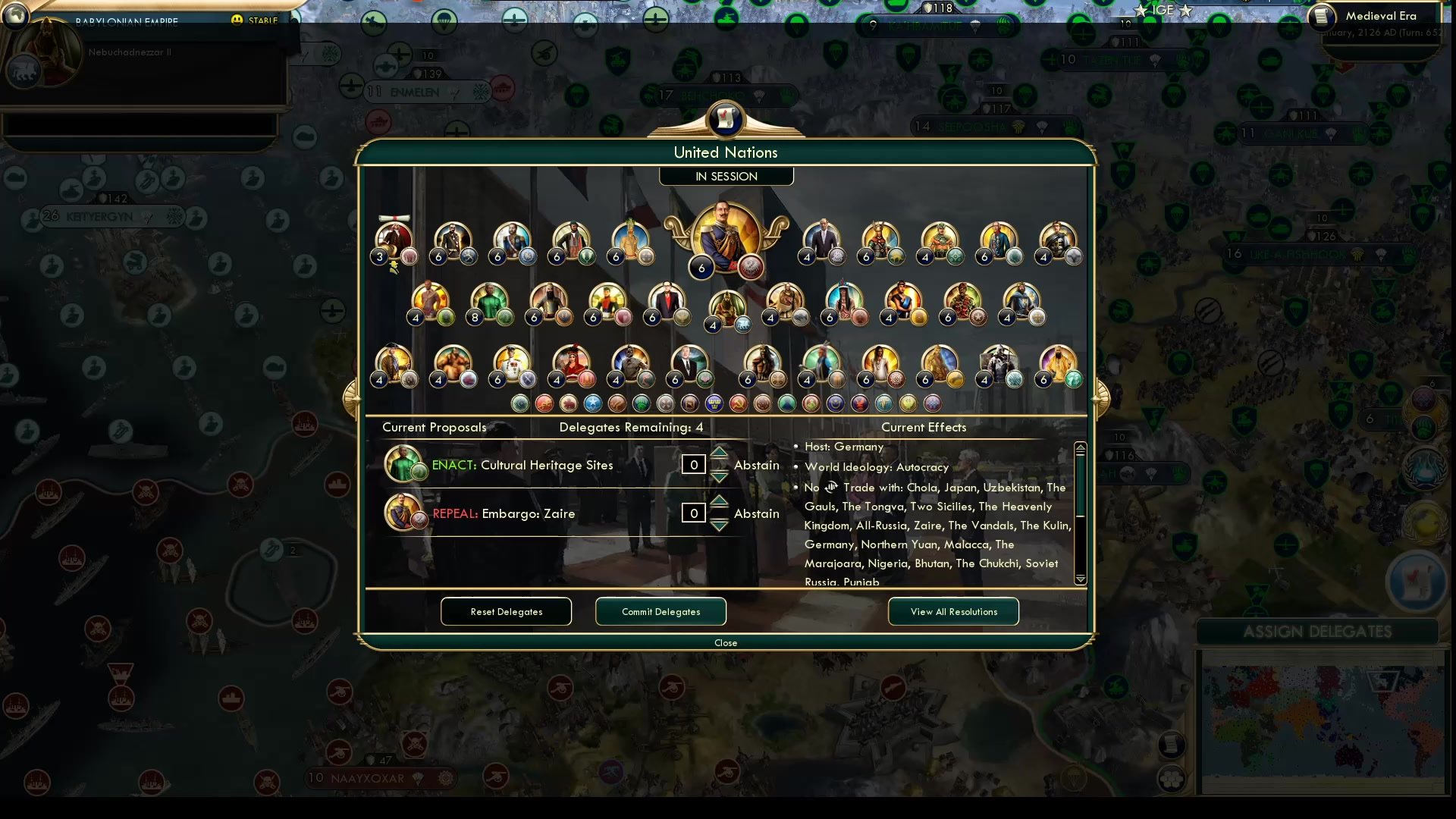Click the United Nations scroll emblem above the panel

(x=726, y=120)
